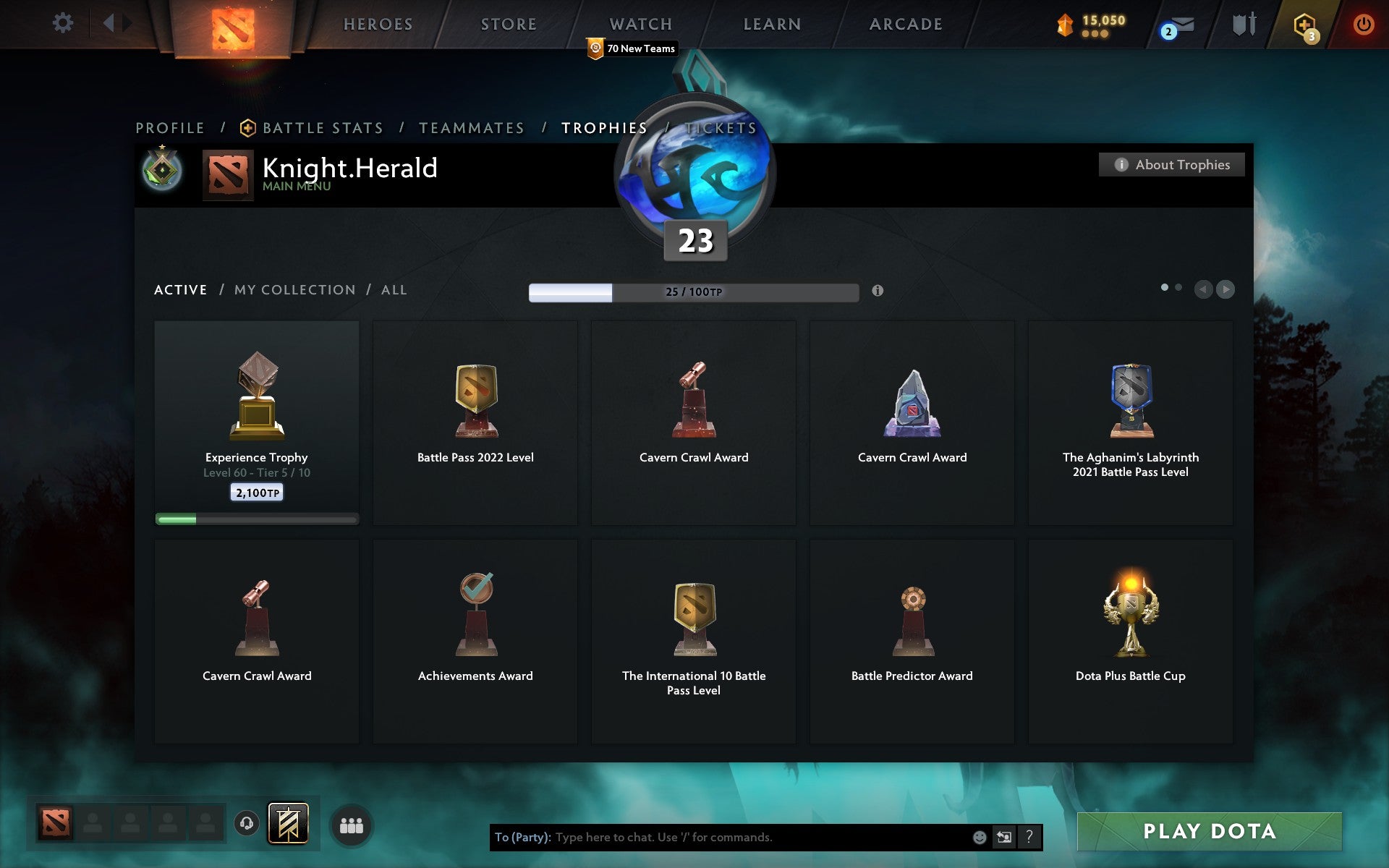The image size is (1389, 868).
Task: Advance to next trophy page with right arrow
Action: point(1225,289)
